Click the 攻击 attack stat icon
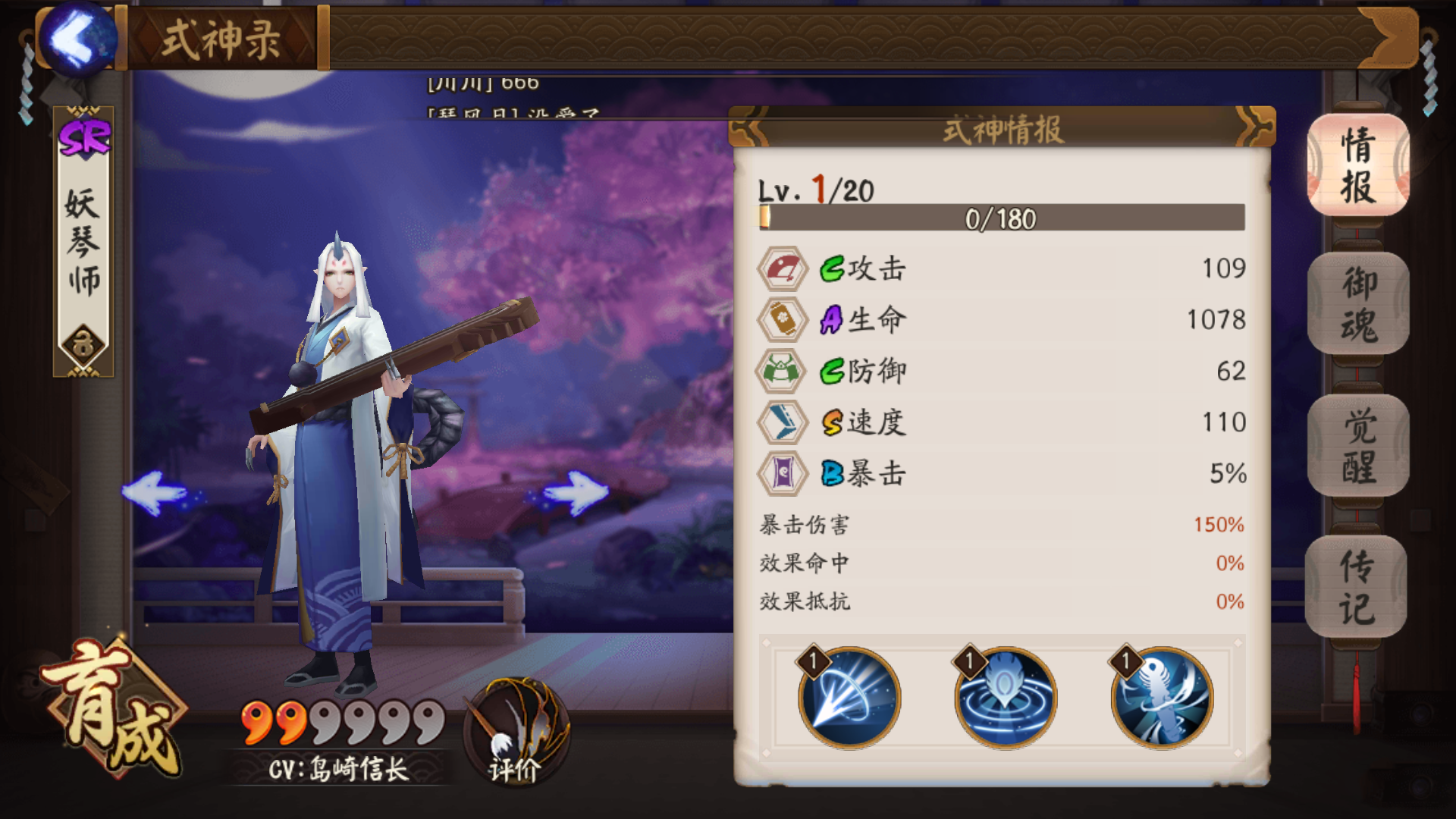The height and width of the screenshot is (819, 1456). tap(783, 268)
